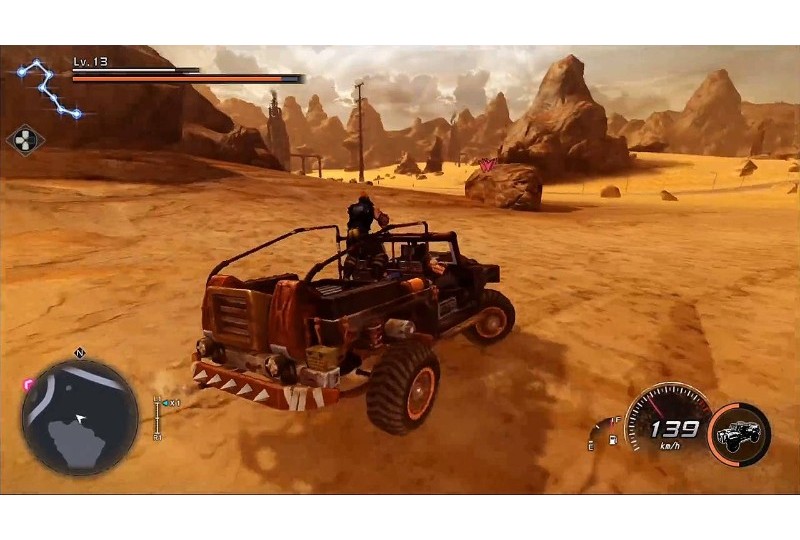Select the four-way d-pad diamond icon
The width and height of the screenshot is (800, 540).
pyautogui.click(x=25, y=139)
